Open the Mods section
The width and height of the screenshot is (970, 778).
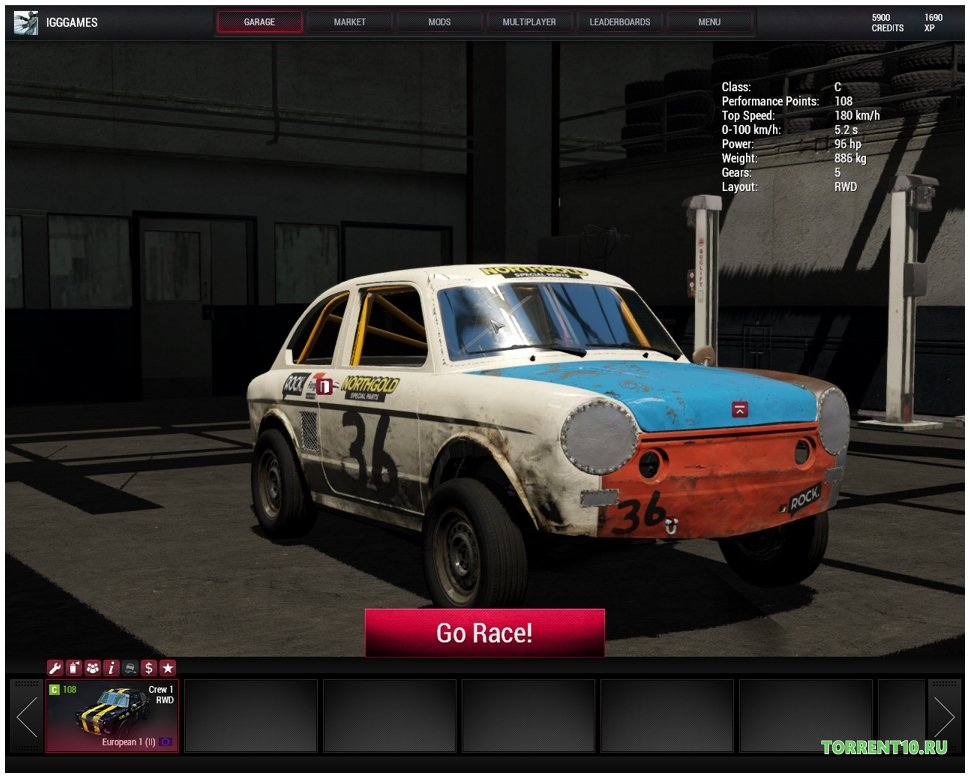(x=439, y=22)
